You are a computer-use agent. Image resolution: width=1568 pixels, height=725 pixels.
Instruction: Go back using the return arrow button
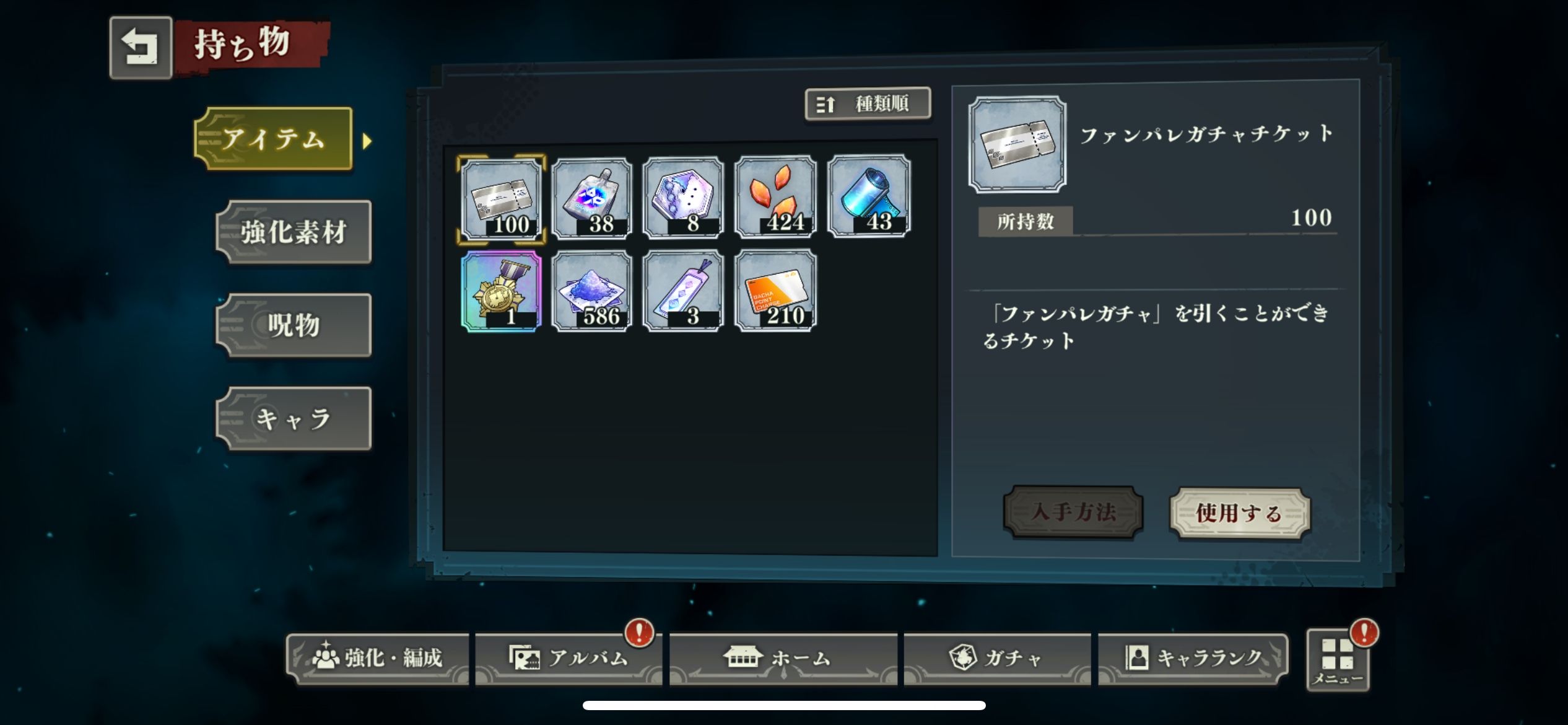coord(141,48)
